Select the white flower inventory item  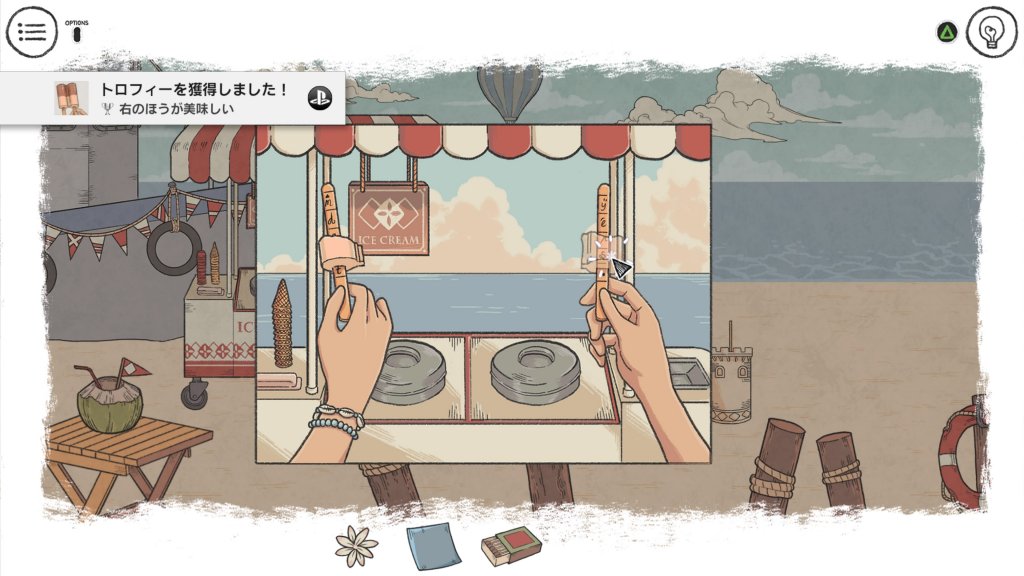357,546
